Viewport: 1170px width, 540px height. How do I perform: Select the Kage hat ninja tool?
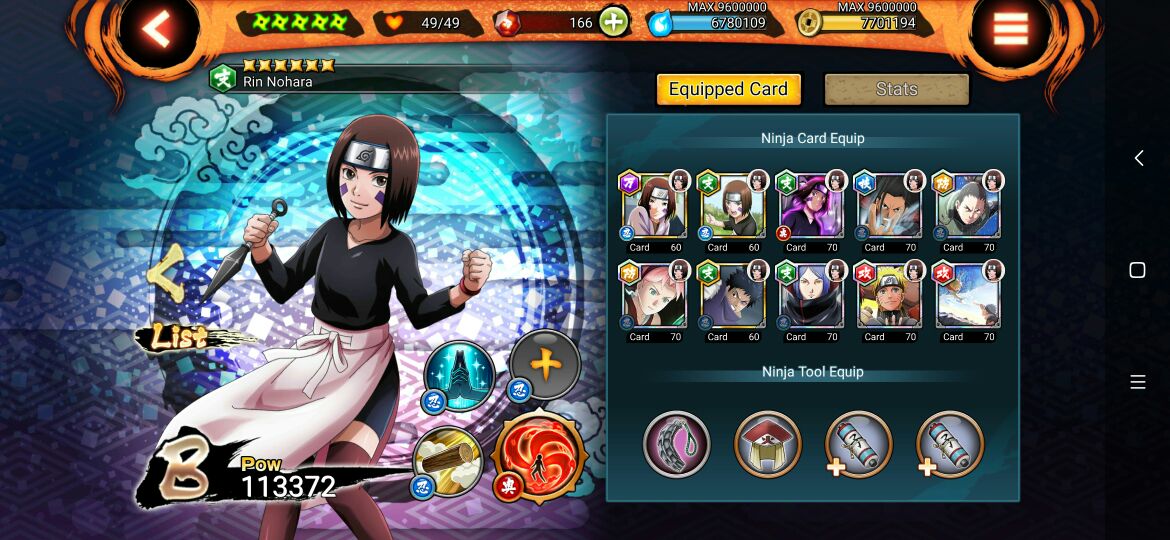coord(768,444)
